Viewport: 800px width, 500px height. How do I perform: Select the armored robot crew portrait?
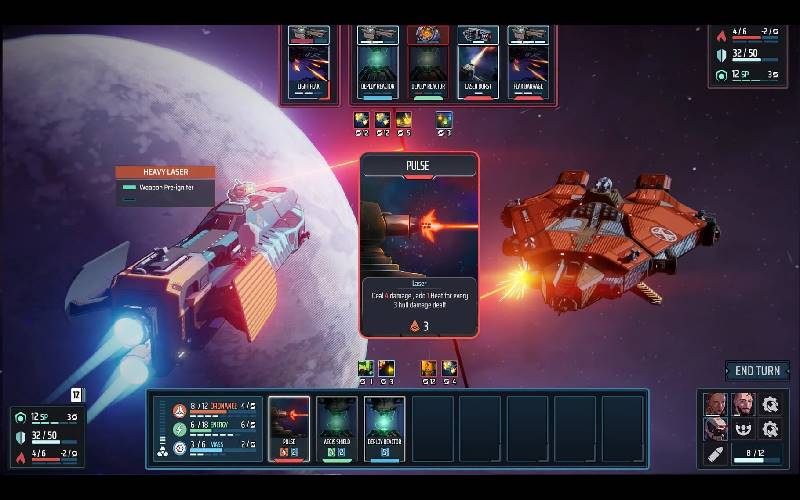point(715,429)
